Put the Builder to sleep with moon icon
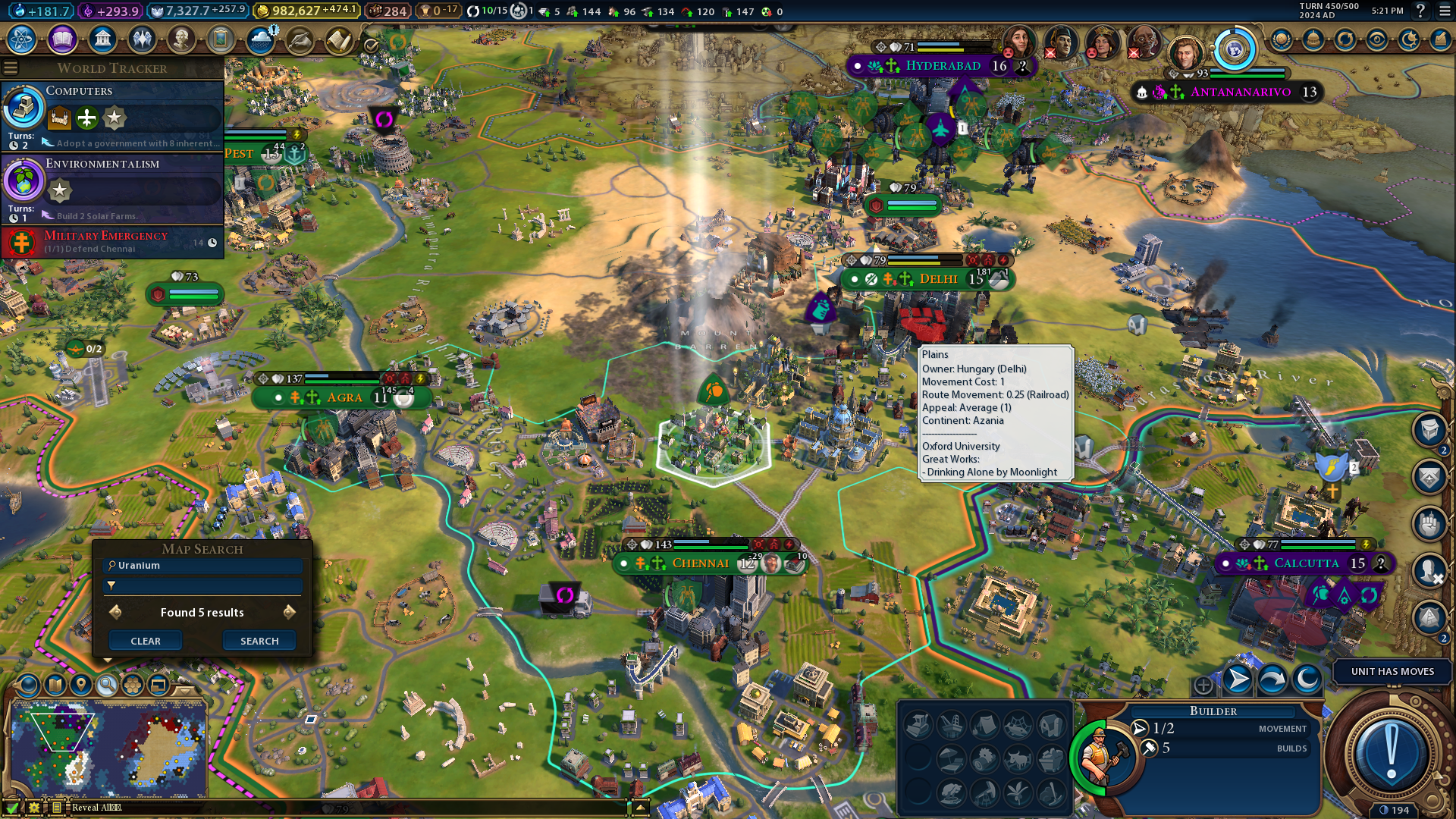1456x819 pixels. coord(1307,679)
